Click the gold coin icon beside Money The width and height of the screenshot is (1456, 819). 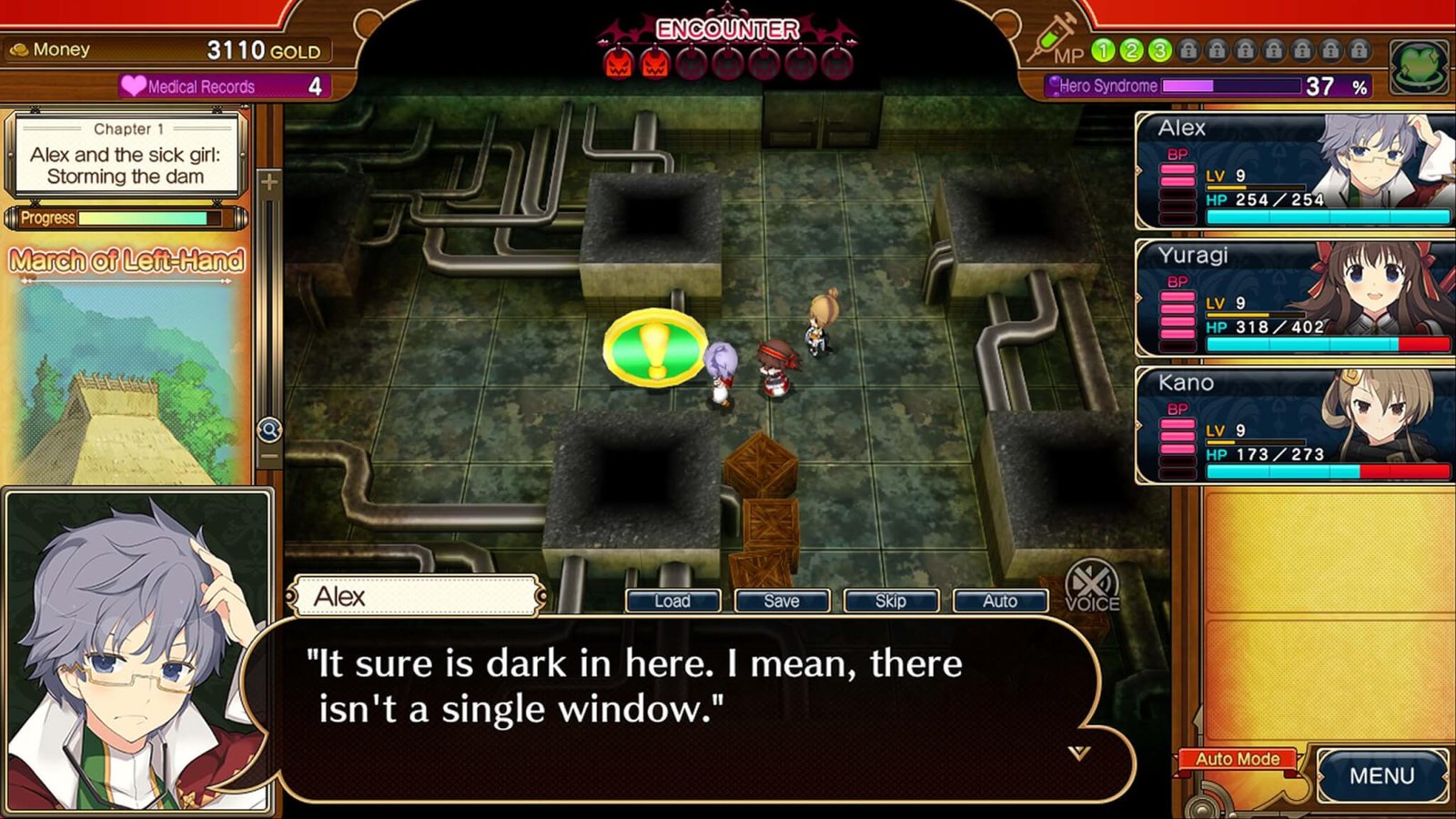[20, 50]
